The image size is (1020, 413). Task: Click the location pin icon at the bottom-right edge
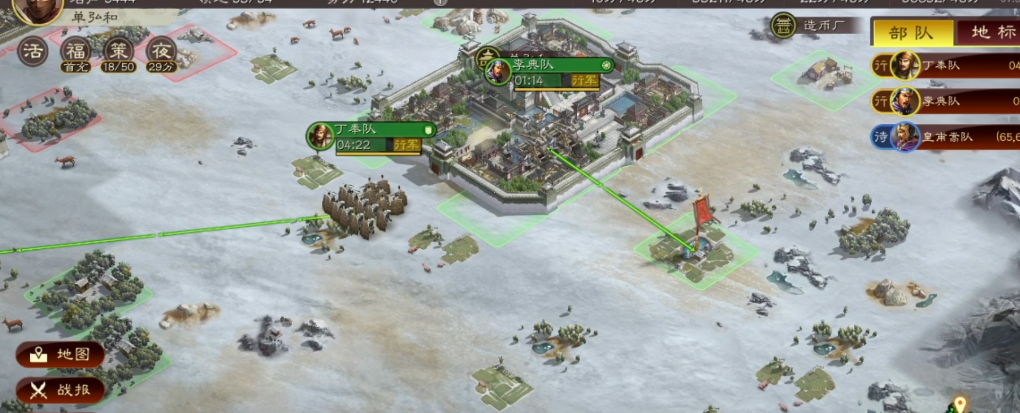(x=960, y=405)
